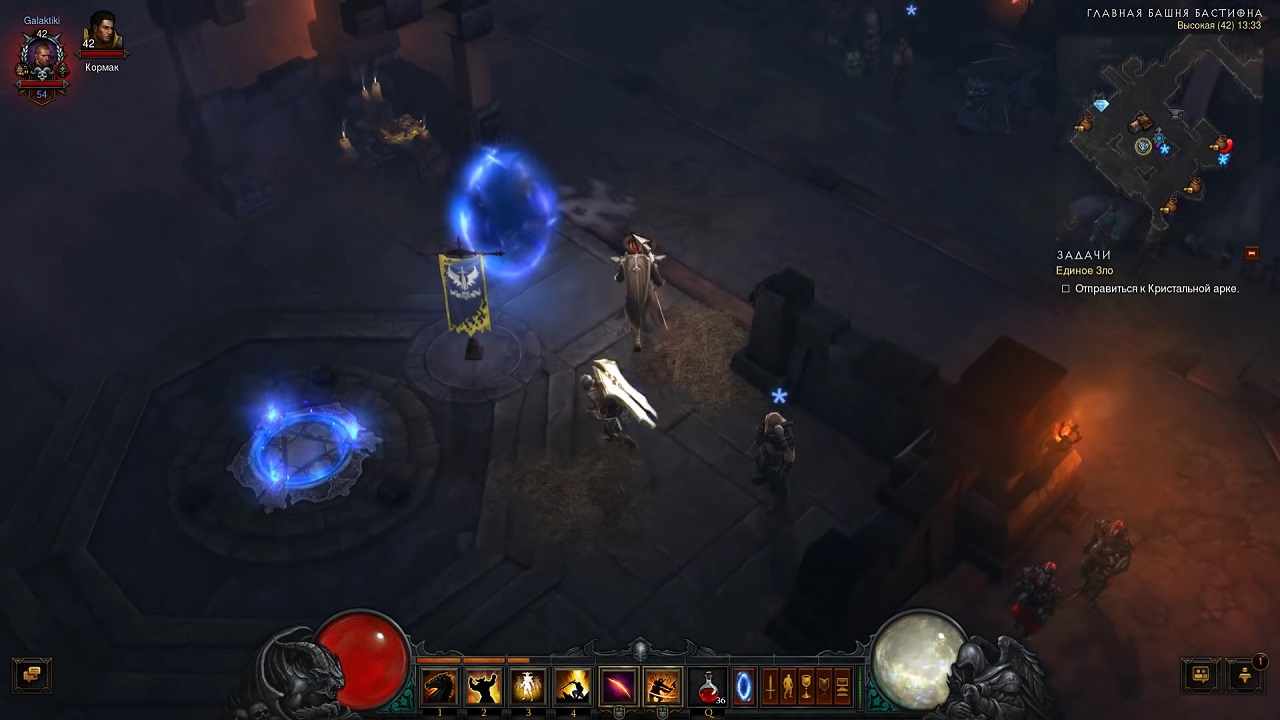Select the red slash left-mouse skill
Screen dimensions: 1280x720
click(x=618, y=687)
